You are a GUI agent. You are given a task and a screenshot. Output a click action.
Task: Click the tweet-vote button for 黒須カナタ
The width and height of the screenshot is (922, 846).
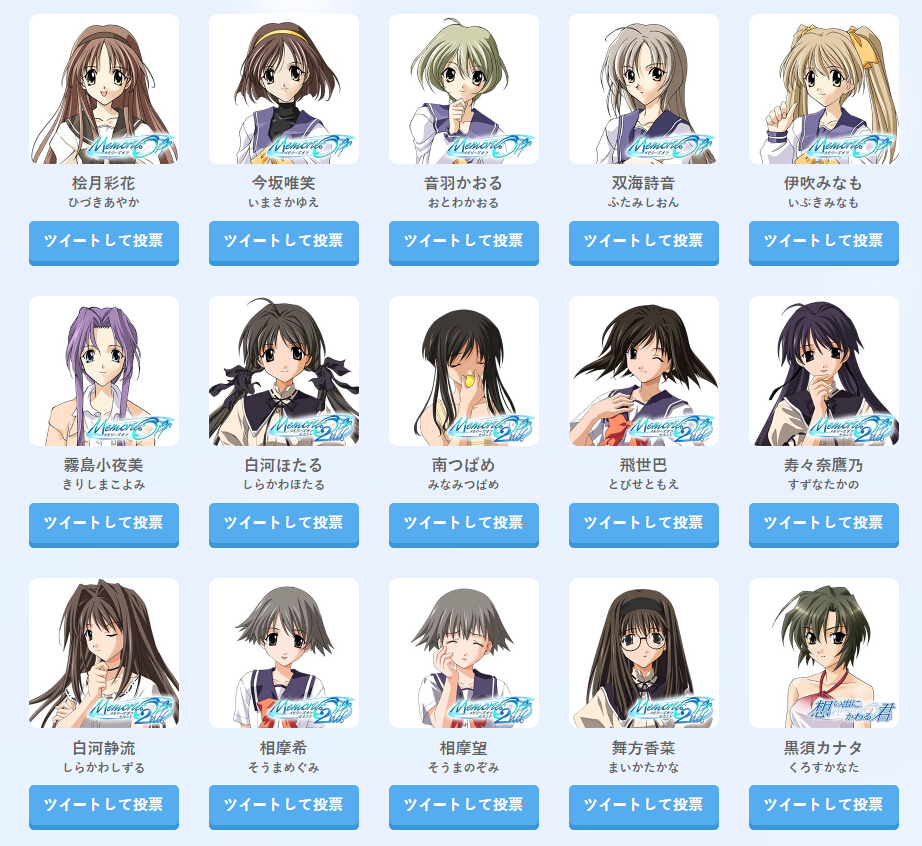click(824, 806)
